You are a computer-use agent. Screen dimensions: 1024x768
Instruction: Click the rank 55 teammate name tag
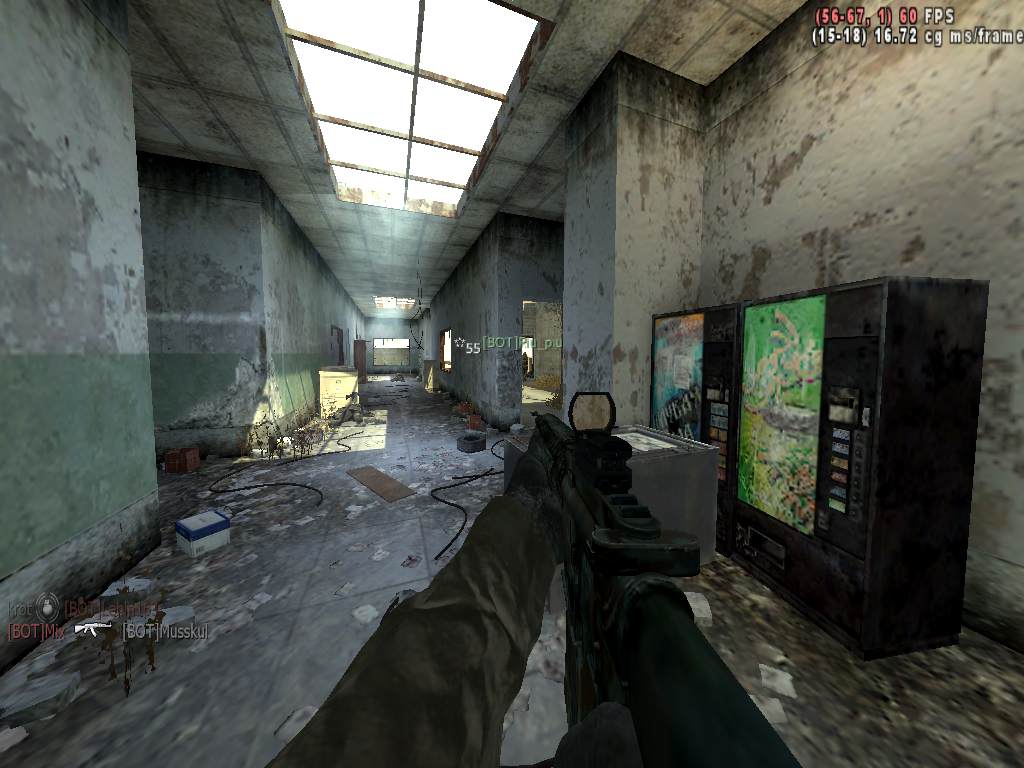coord(514,345)
